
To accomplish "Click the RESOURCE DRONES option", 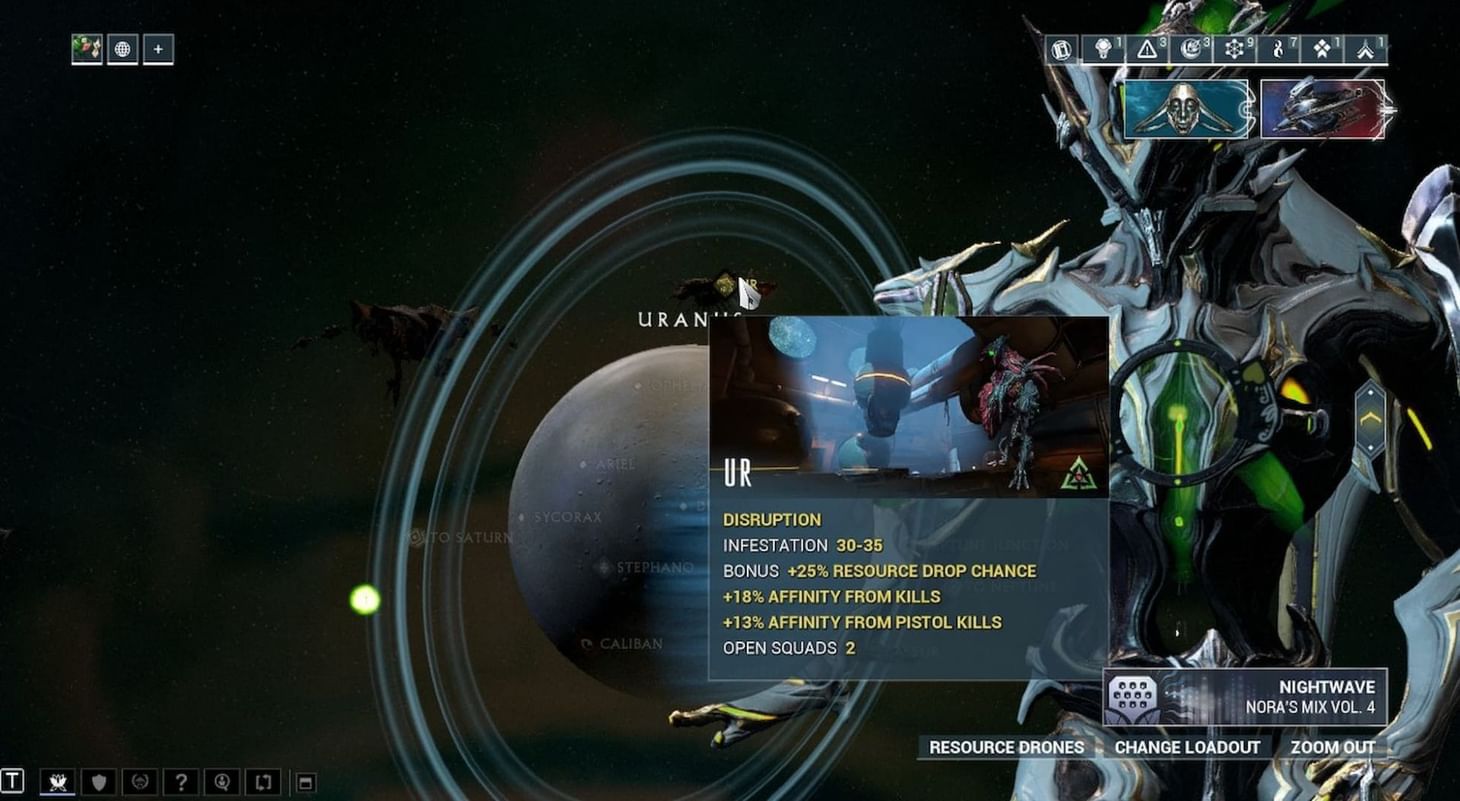I will pyautogui.click(x=1005, y=747).
